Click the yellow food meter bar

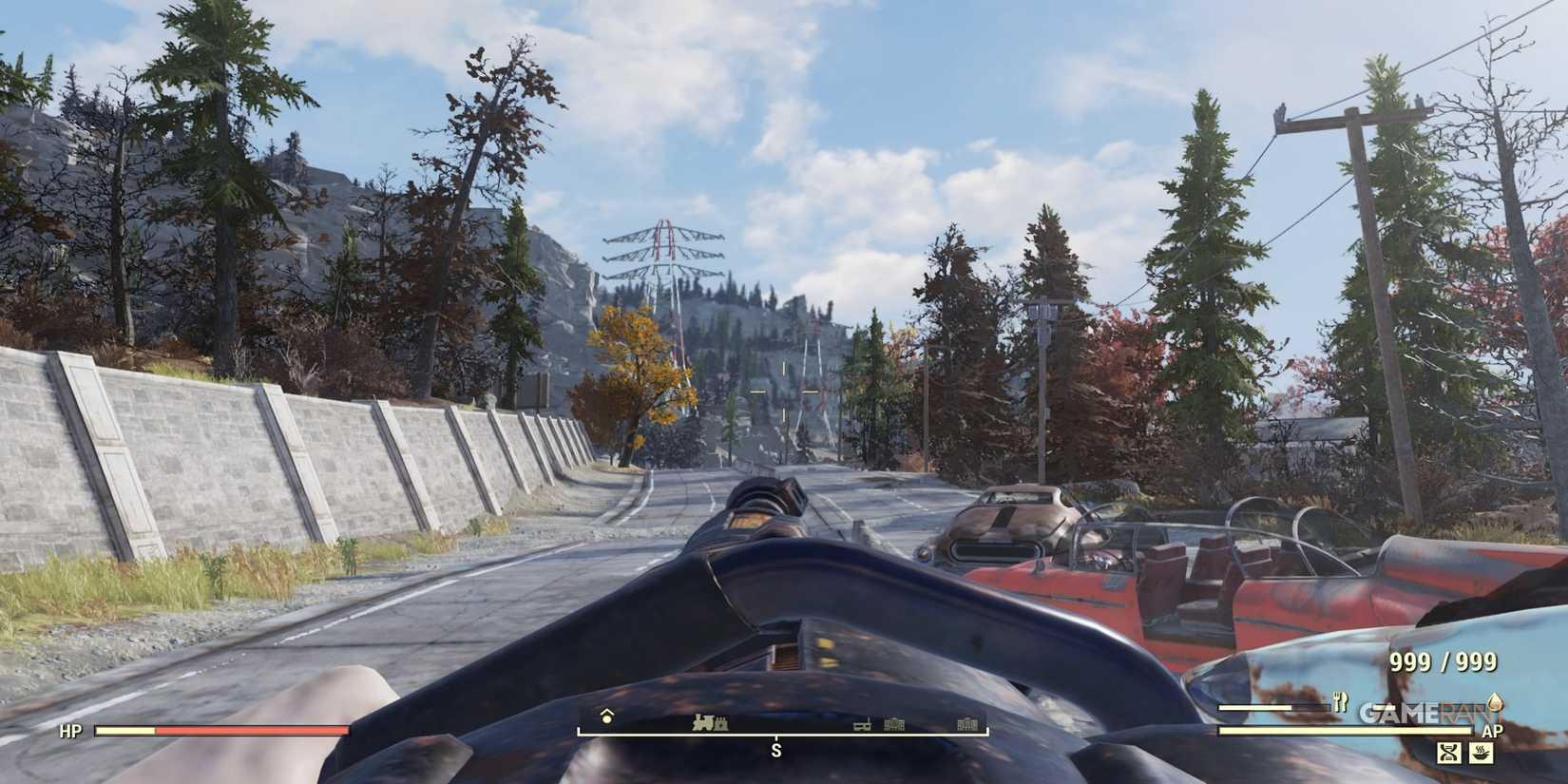(1256, 708)
